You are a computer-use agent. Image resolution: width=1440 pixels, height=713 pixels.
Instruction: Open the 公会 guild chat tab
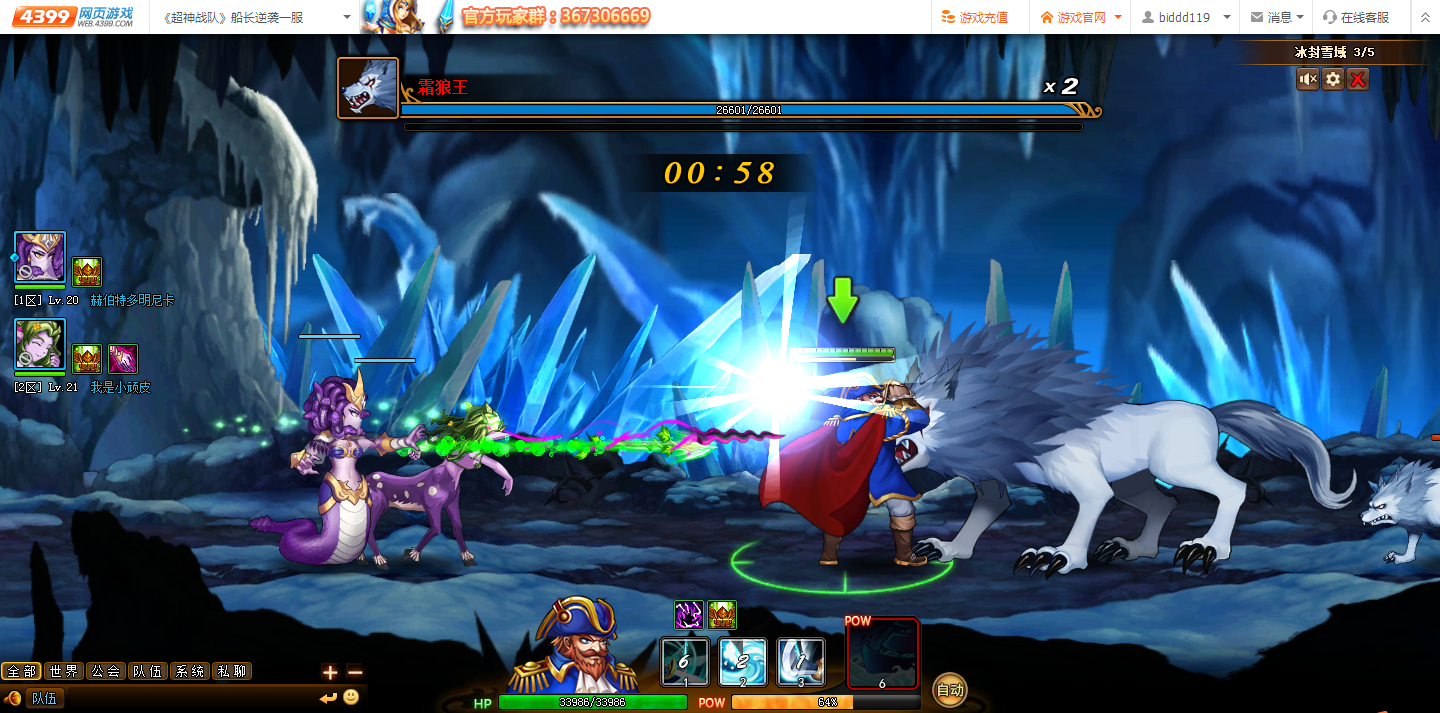105,671
